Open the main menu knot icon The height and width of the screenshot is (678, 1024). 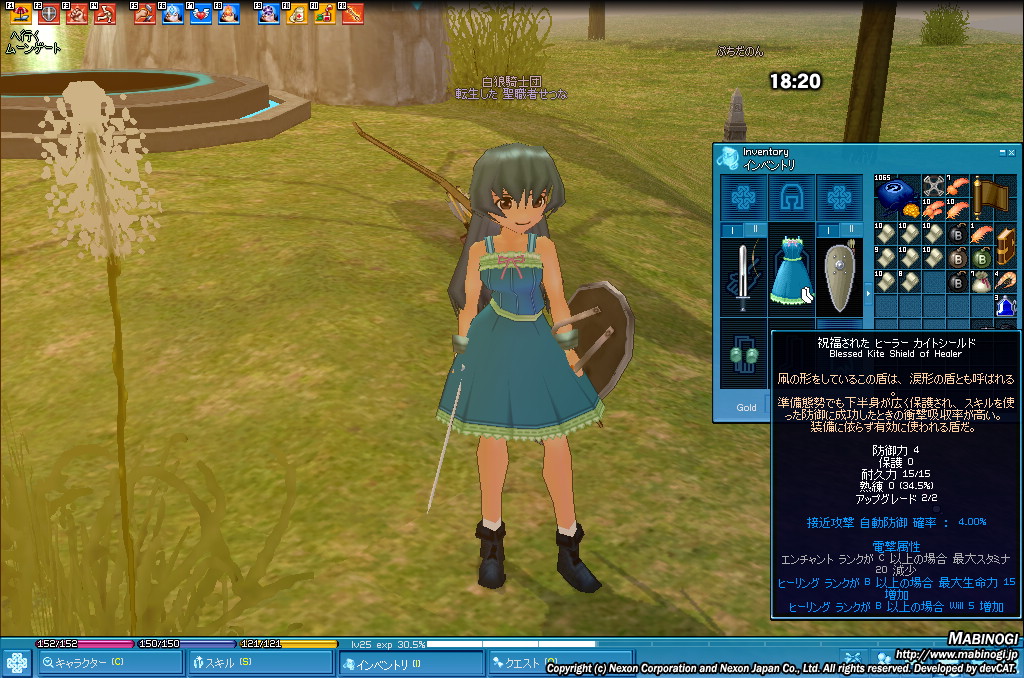coord(17,662)
